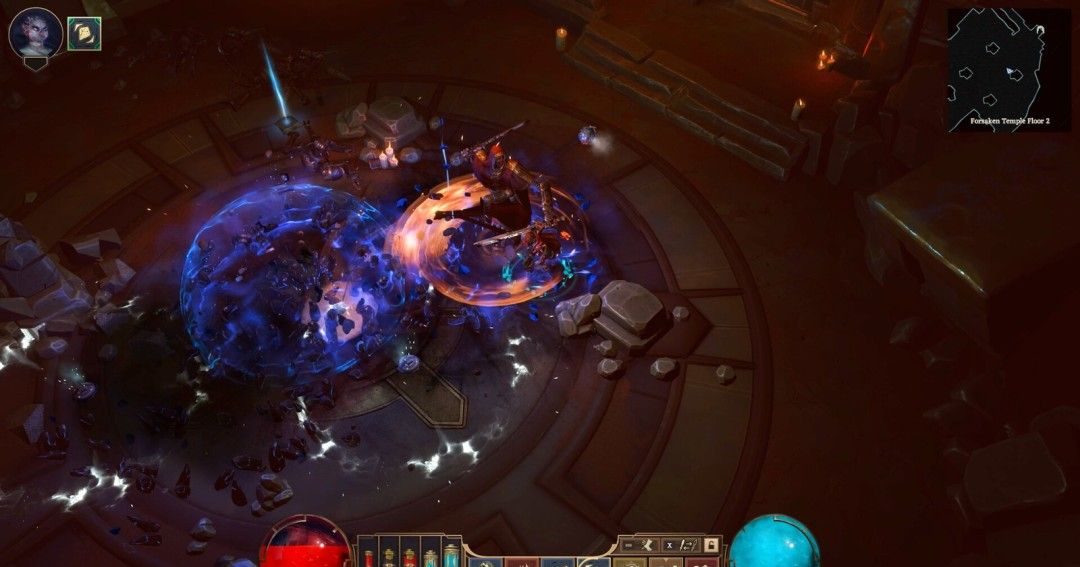The height and width of the screenshot is (567, 1080).
Task: Use the leftmost red health potion
Action: (x=369, y=555)
